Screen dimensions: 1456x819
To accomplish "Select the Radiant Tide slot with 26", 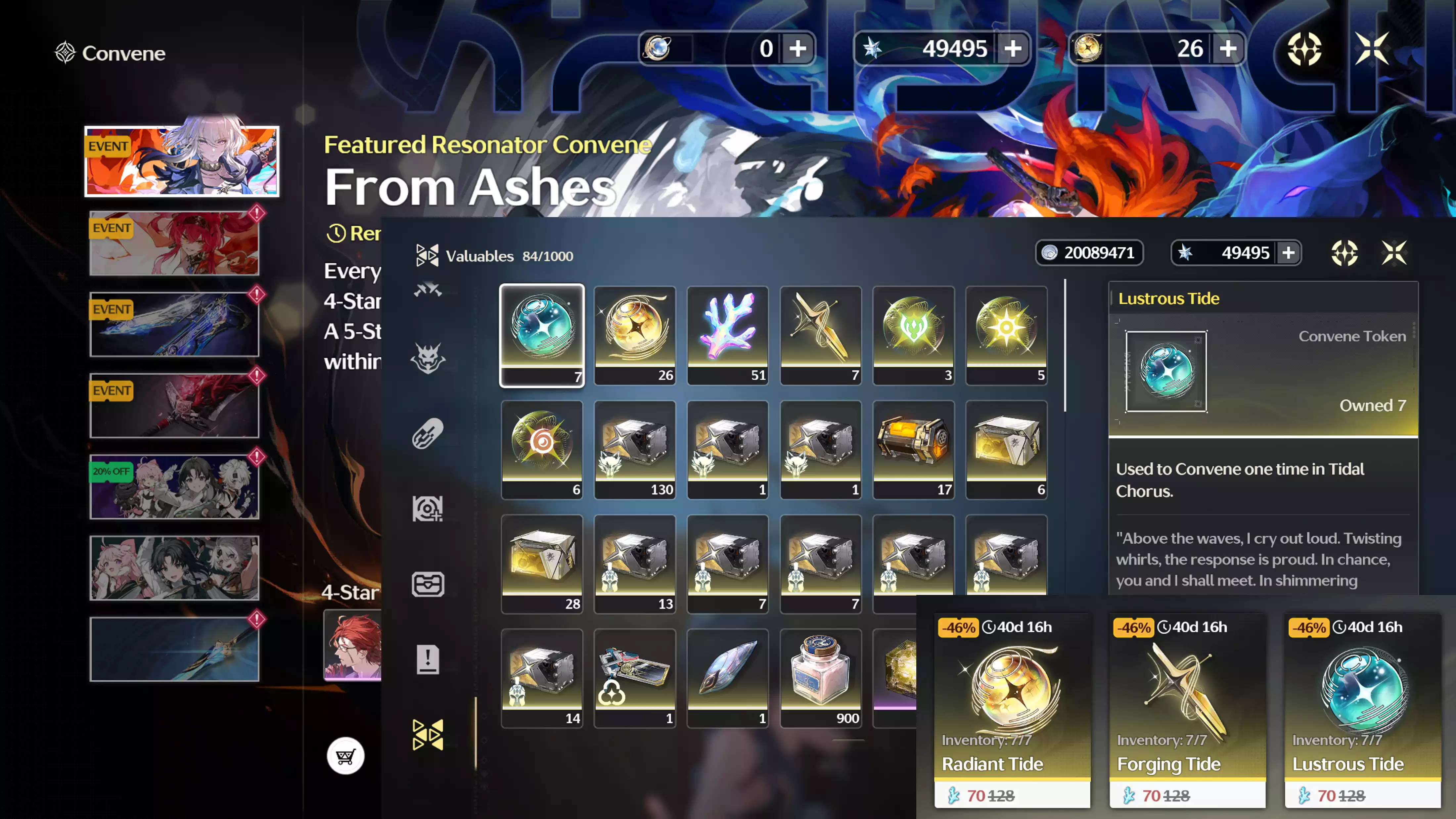I will click(x=634, y=335).
